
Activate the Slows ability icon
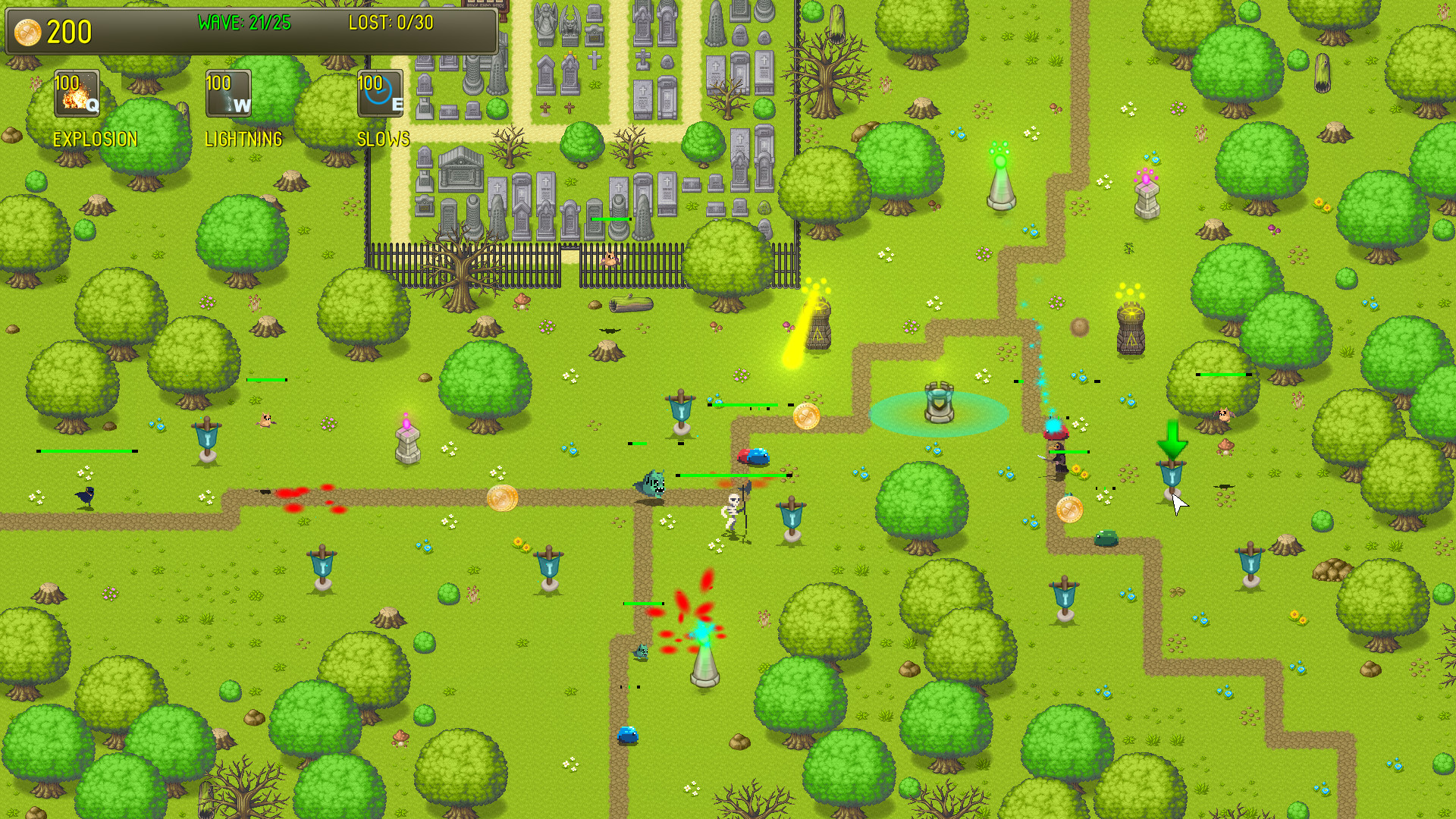point(379,93)
